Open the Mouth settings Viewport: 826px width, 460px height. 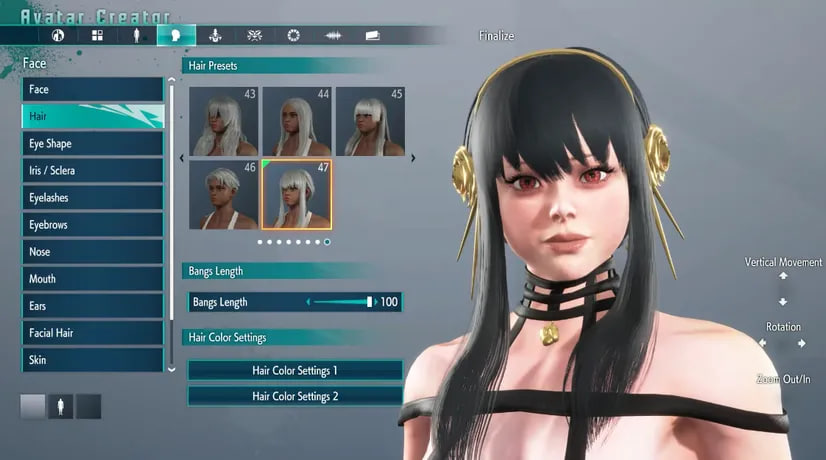(x=92, y=278)
